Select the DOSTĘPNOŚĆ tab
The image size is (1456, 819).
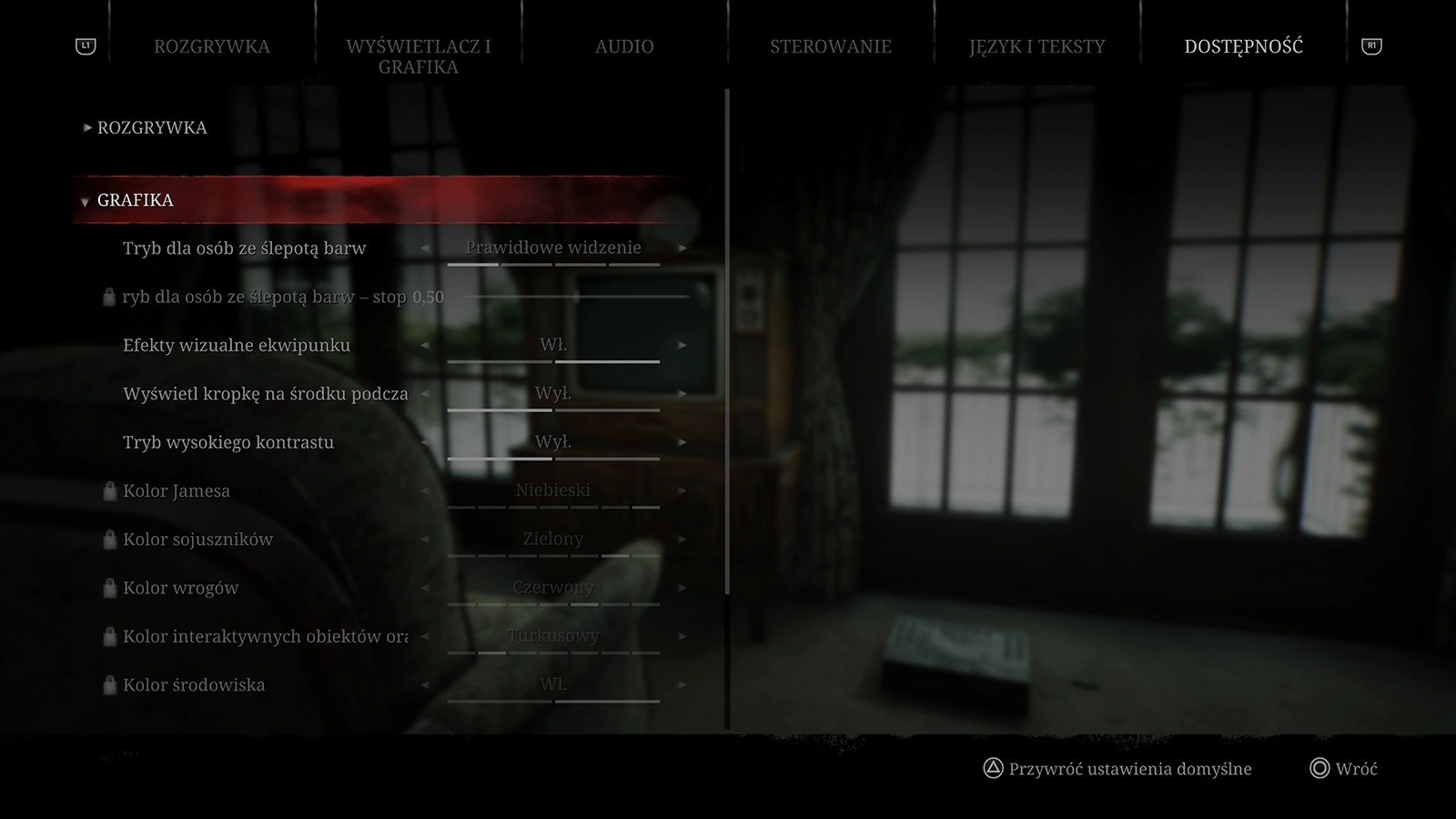pyautogui.click(x=1243, y=46)
